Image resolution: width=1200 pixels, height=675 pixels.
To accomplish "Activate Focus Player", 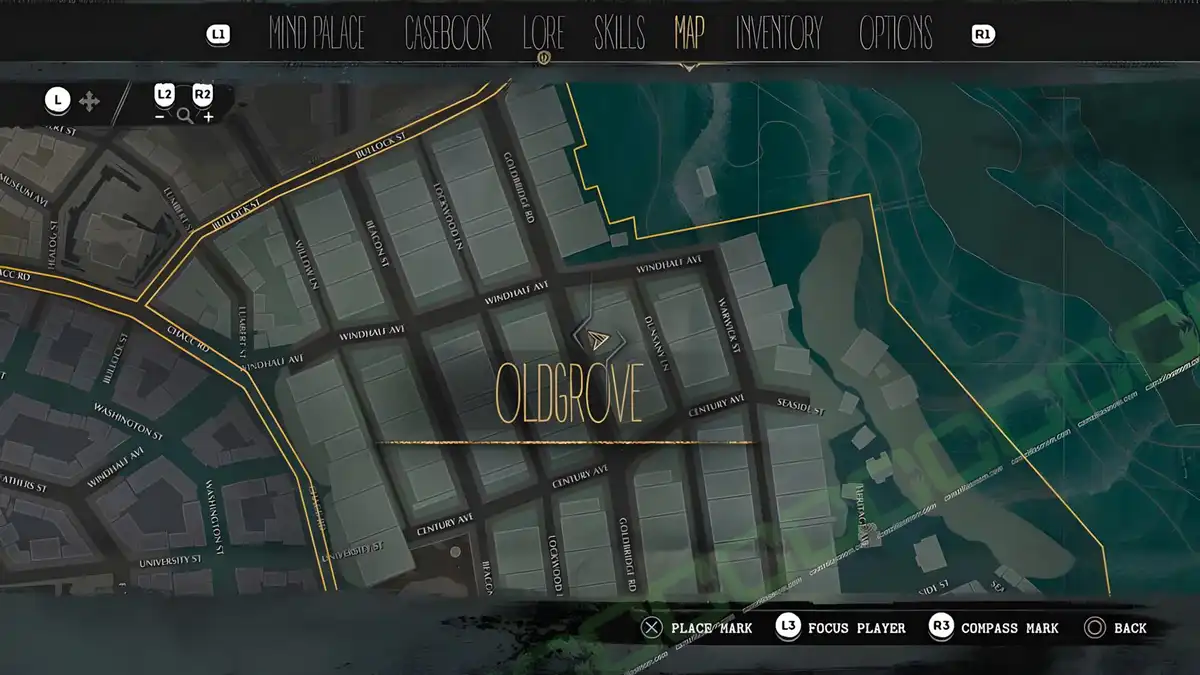I will pyautogui.click(x=857, y=628).
